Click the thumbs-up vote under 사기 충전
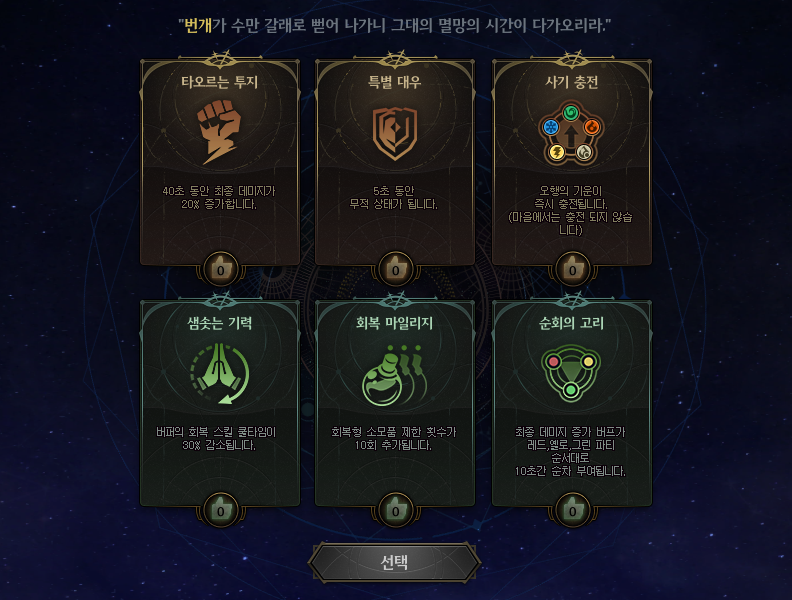The image size is (792, 600). (x=572, y=269)
